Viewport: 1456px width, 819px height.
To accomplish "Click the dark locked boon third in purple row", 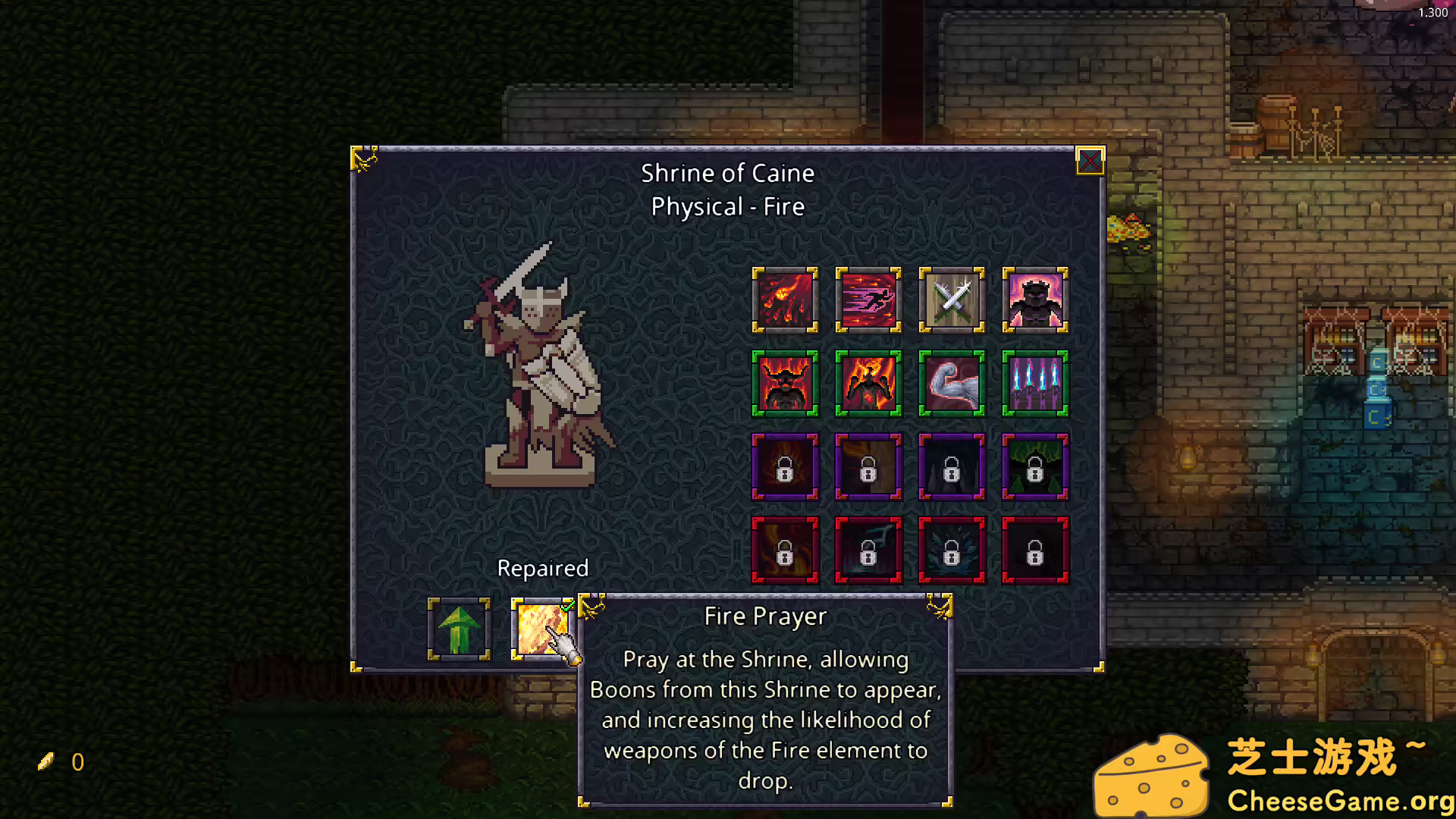I will point(952,467).
